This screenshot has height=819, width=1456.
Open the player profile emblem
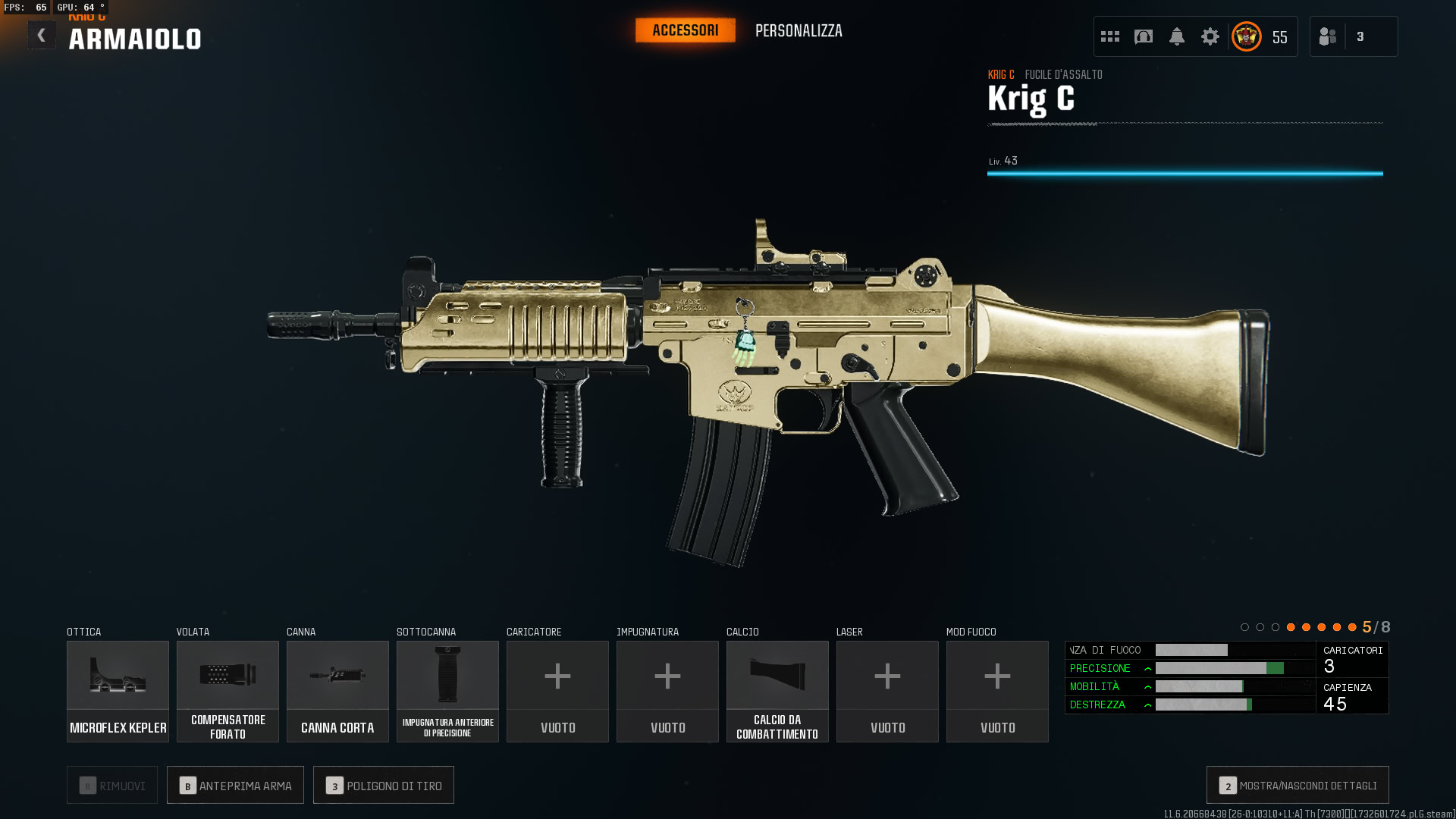click(1247, 36)
